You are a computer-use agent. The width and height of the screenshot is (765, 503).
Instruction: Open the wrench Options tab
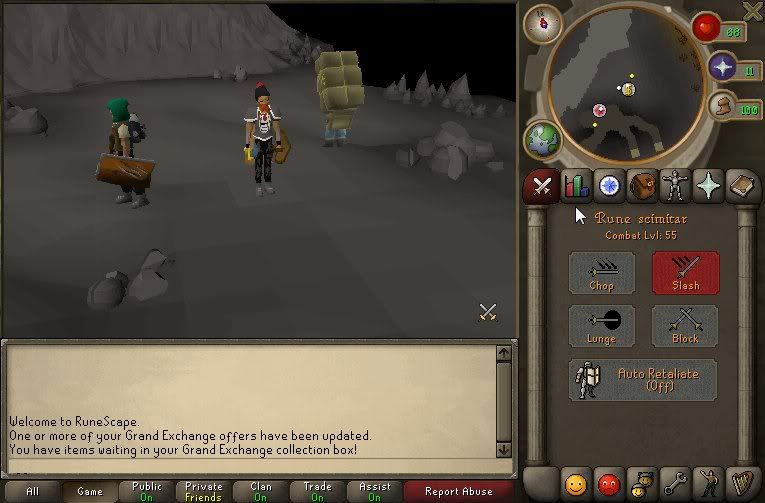(675, 484)
